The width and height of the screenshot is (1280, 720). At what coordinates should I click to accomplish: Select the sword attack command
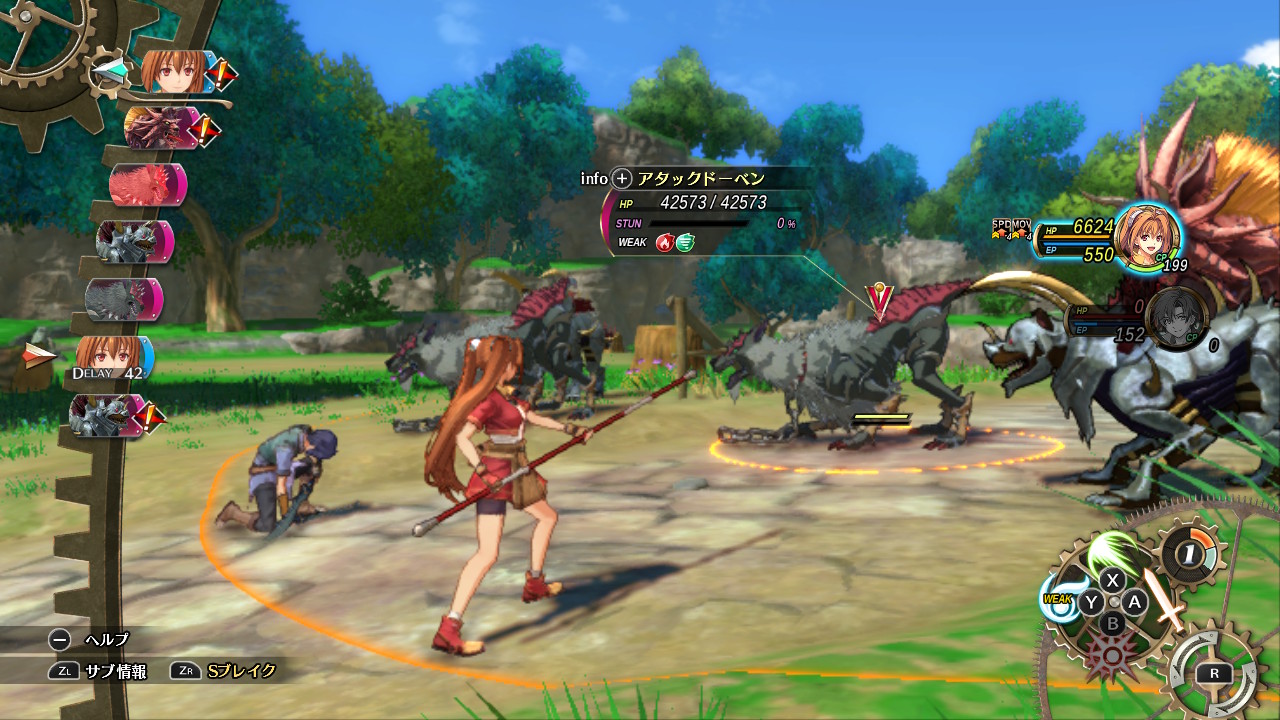pos(1164,598)
